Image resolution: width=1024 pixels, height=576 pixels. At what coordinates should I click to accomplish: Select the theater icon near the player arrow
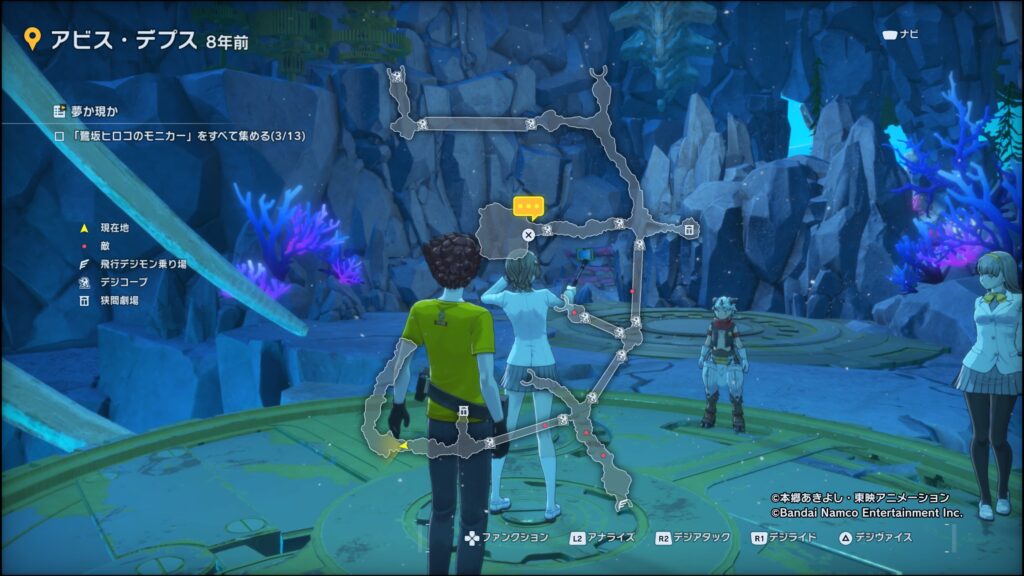pyautogui.click(x=463, y=410)
